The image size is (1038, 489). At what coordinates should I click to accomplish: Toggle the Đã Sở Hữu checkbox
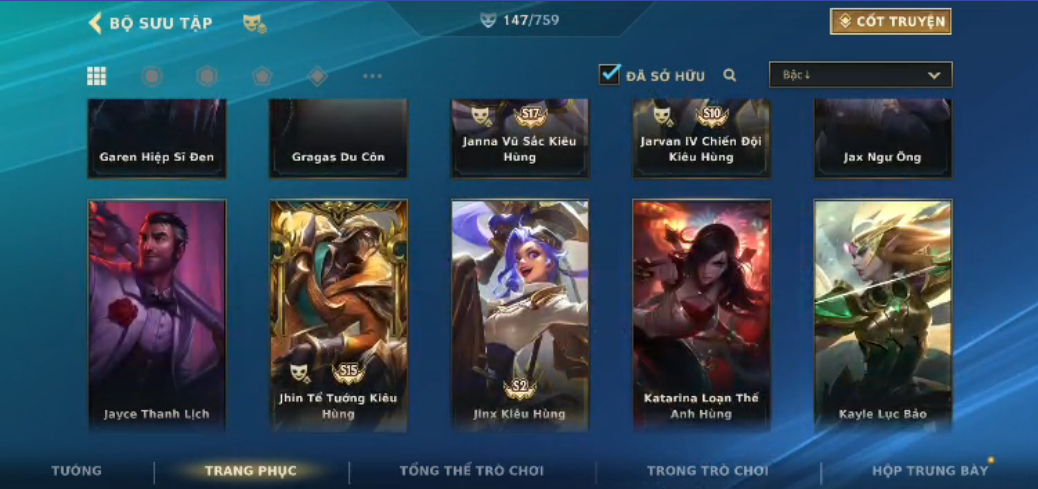[609, 75]
